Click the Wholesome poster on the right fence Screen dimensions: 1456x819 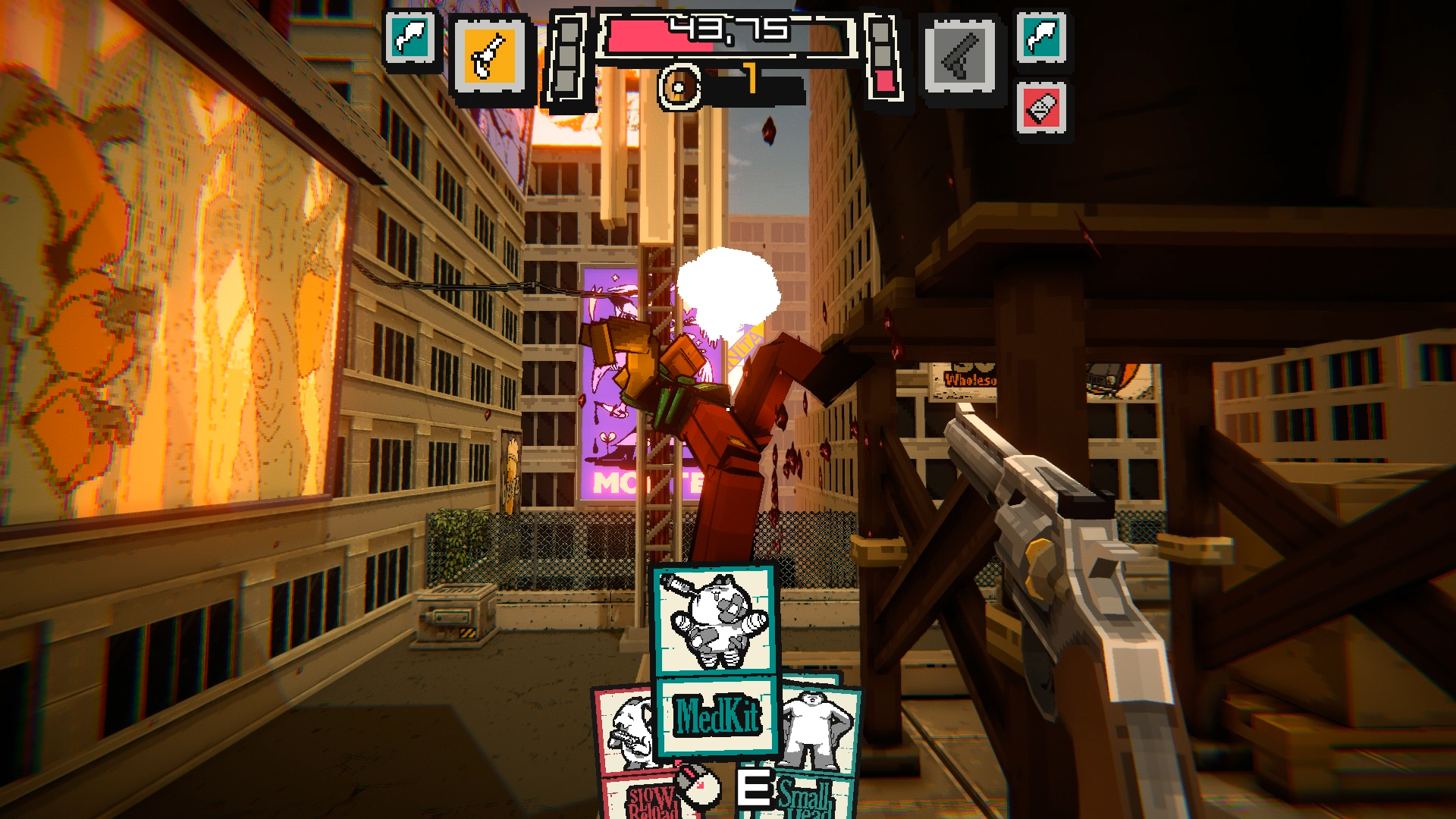[970, 381]
